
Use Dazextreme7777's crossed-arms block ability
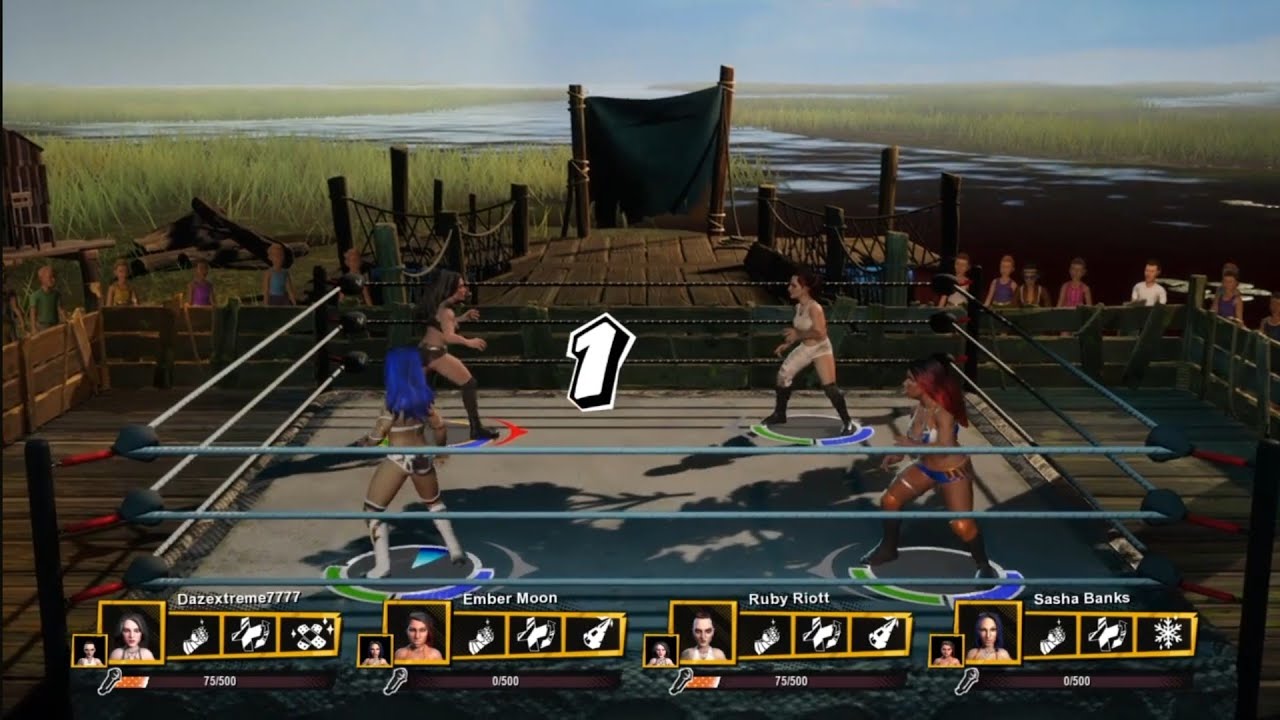pyautogui.click(x=249, y=635)
